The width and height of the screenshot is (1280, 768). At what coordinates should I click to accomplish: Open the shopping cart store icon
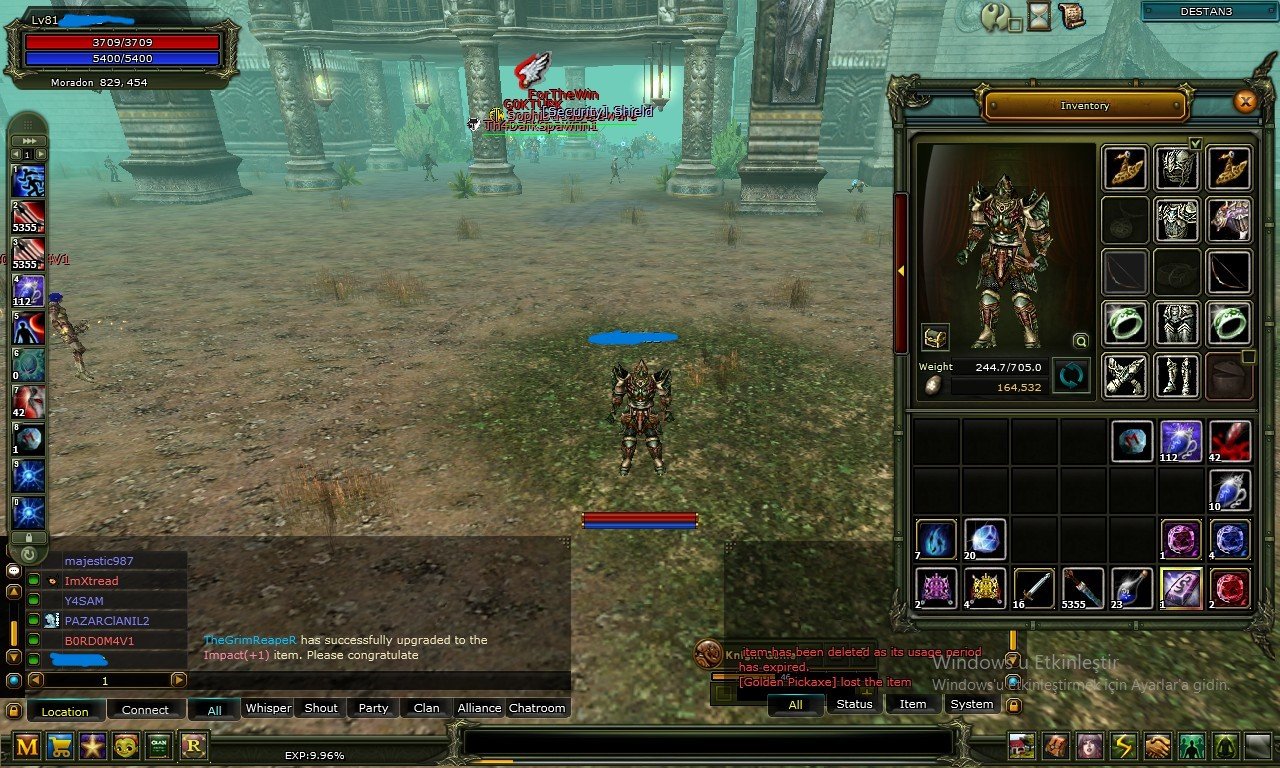pos(60,745)
